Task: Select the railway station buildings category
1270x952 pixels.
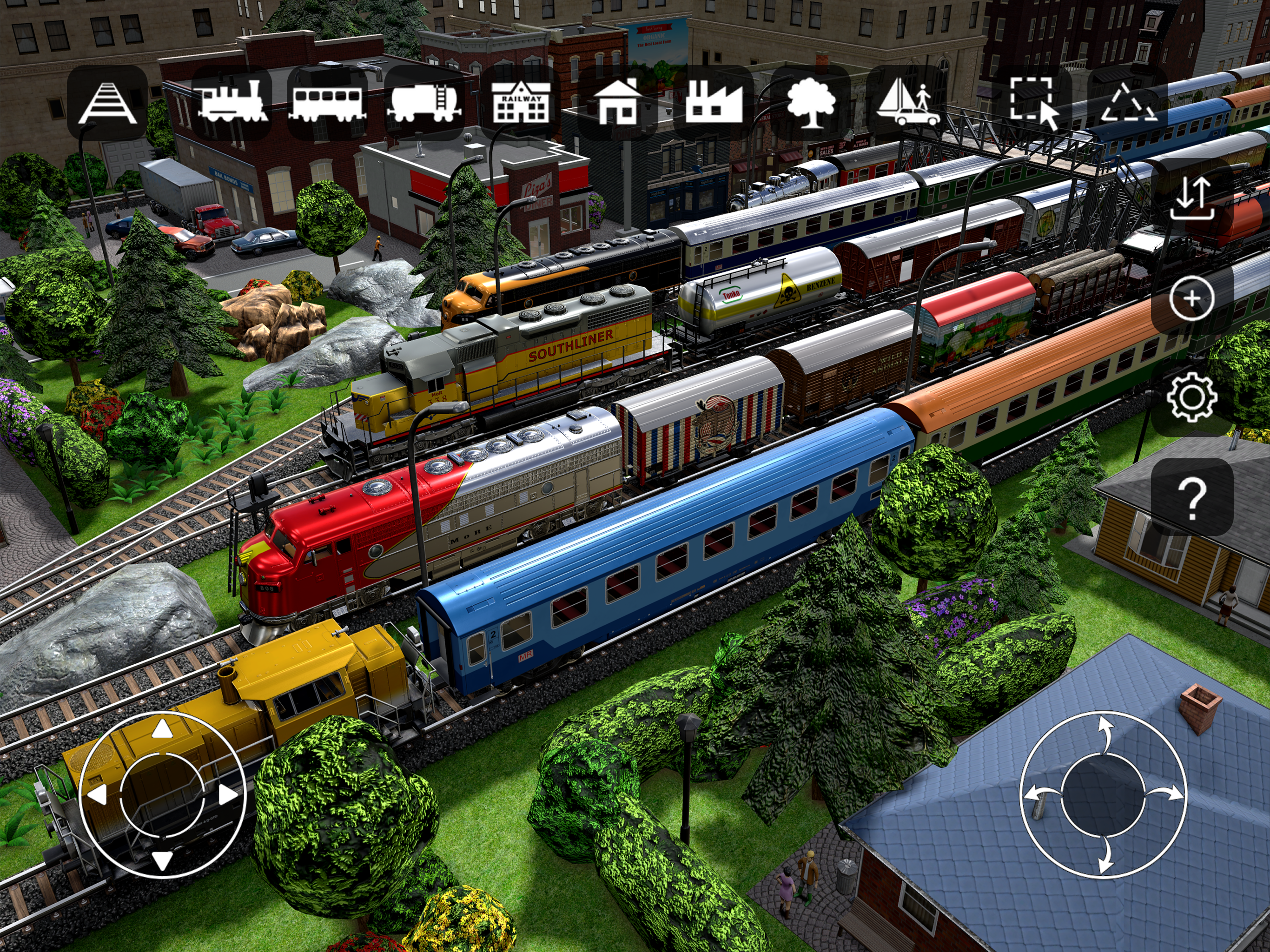Action: pos(521,102)
